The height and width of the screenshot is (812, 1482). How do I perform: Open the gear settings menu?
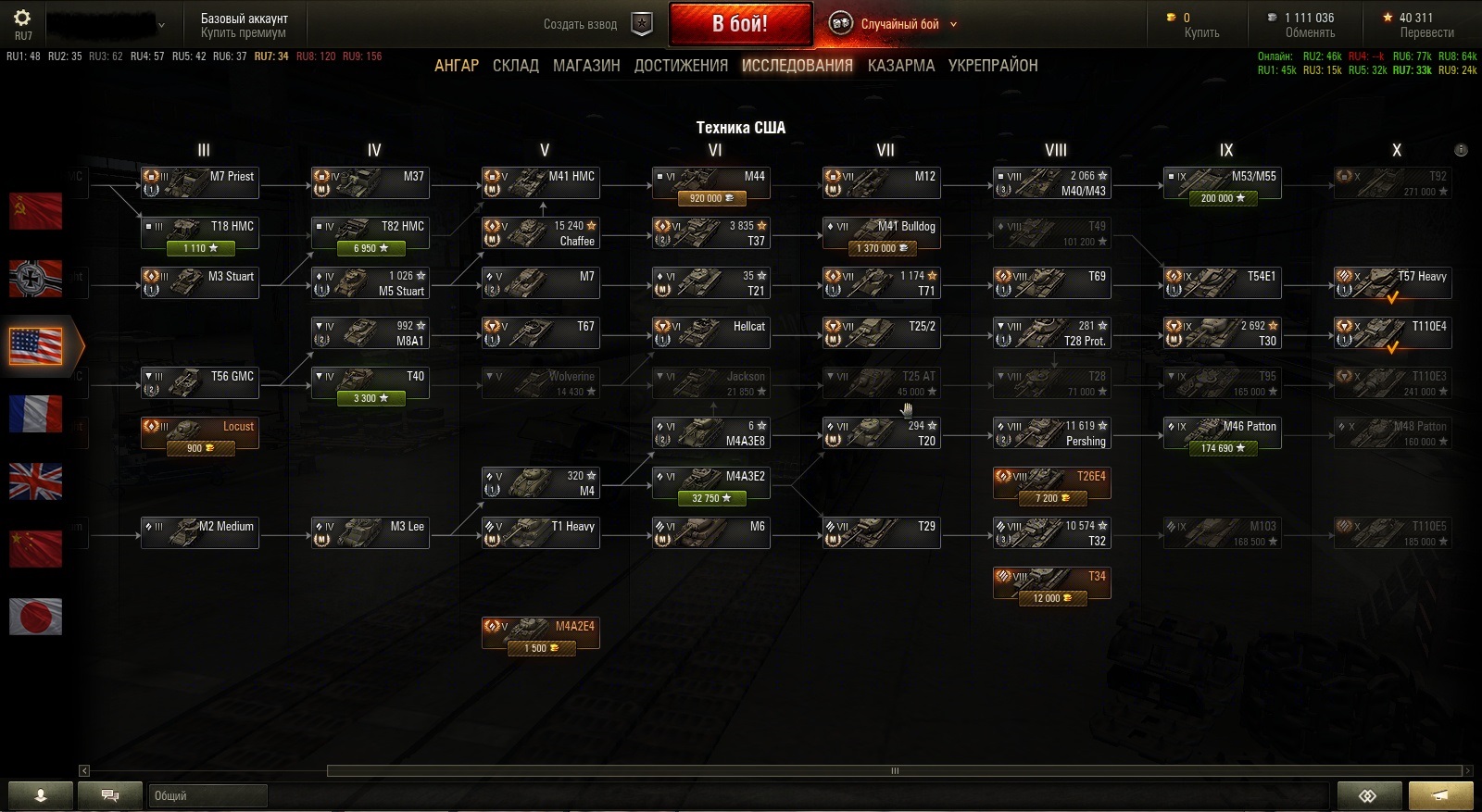[22, 18]
